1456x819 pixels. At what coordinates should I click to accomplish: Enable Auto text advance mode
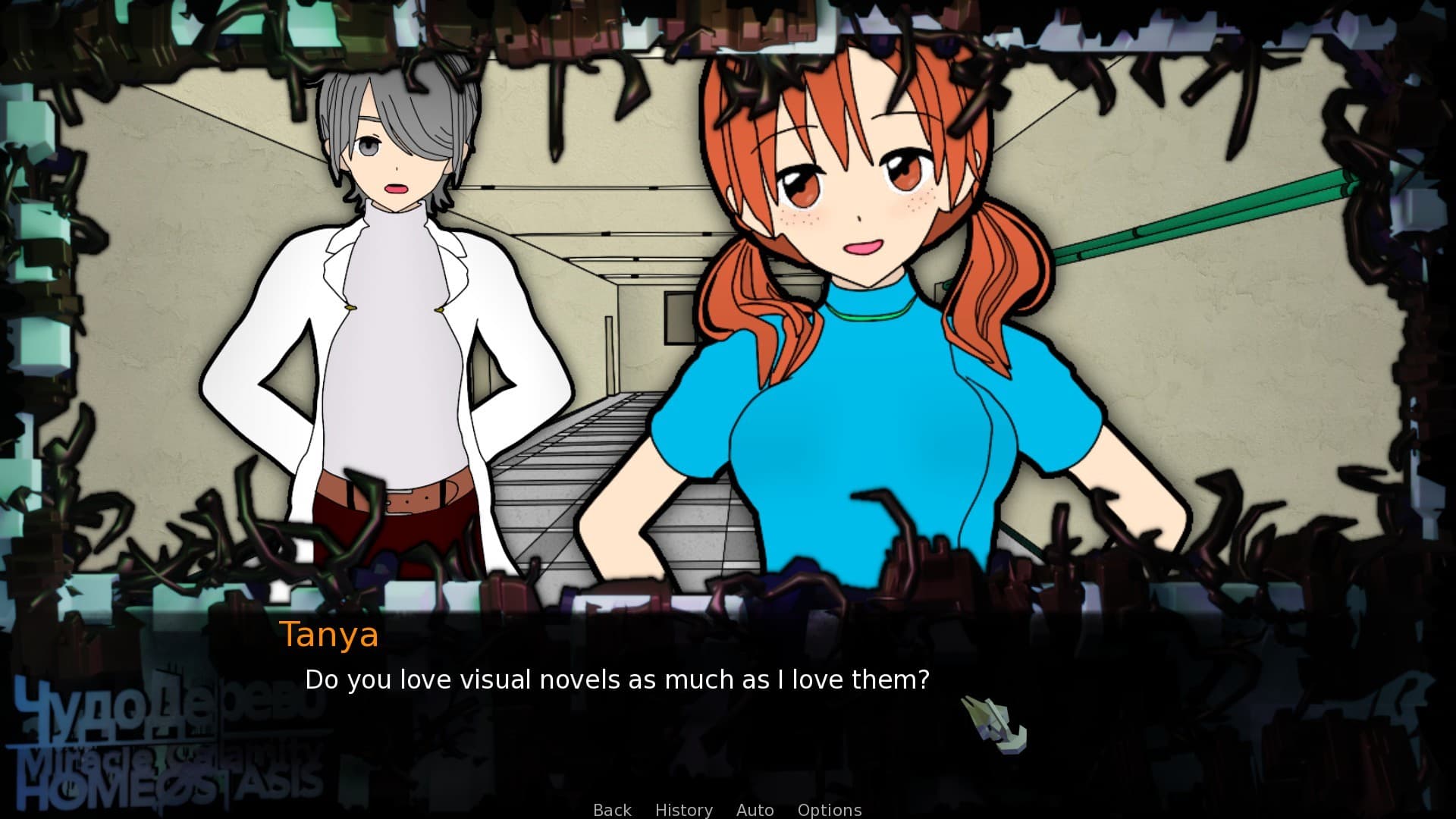point(755,810)
